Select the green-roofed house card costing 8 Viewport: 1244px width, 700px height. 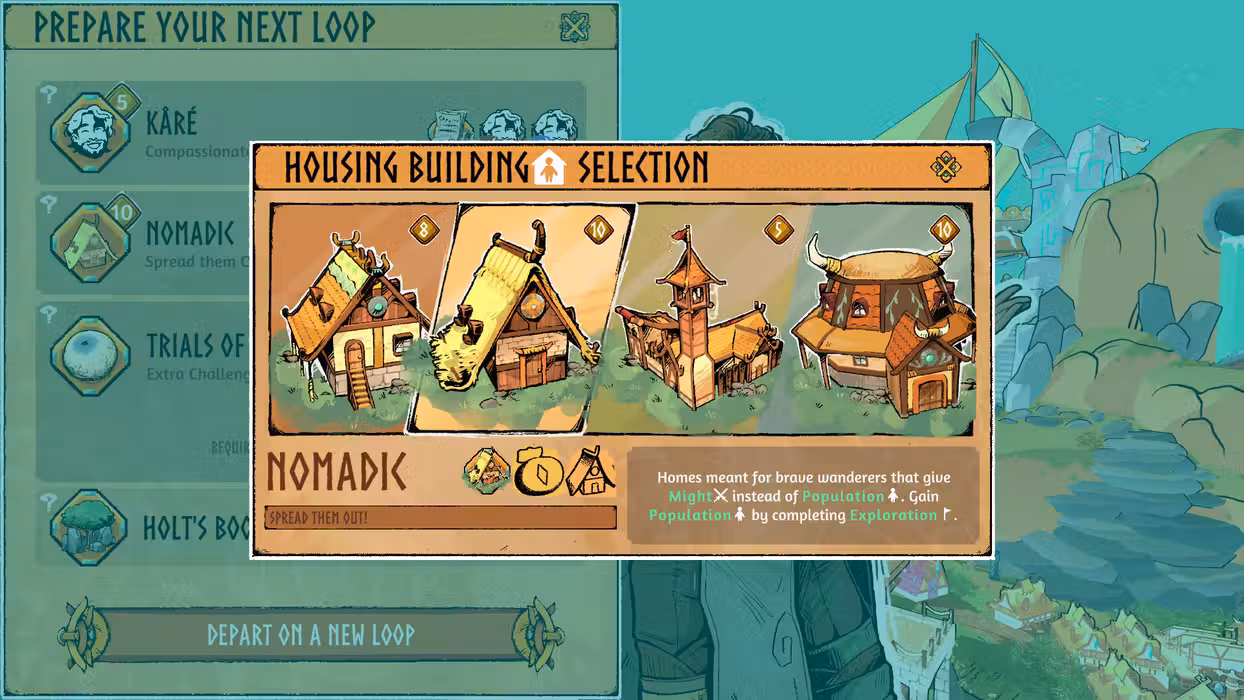tap(350, 320)
